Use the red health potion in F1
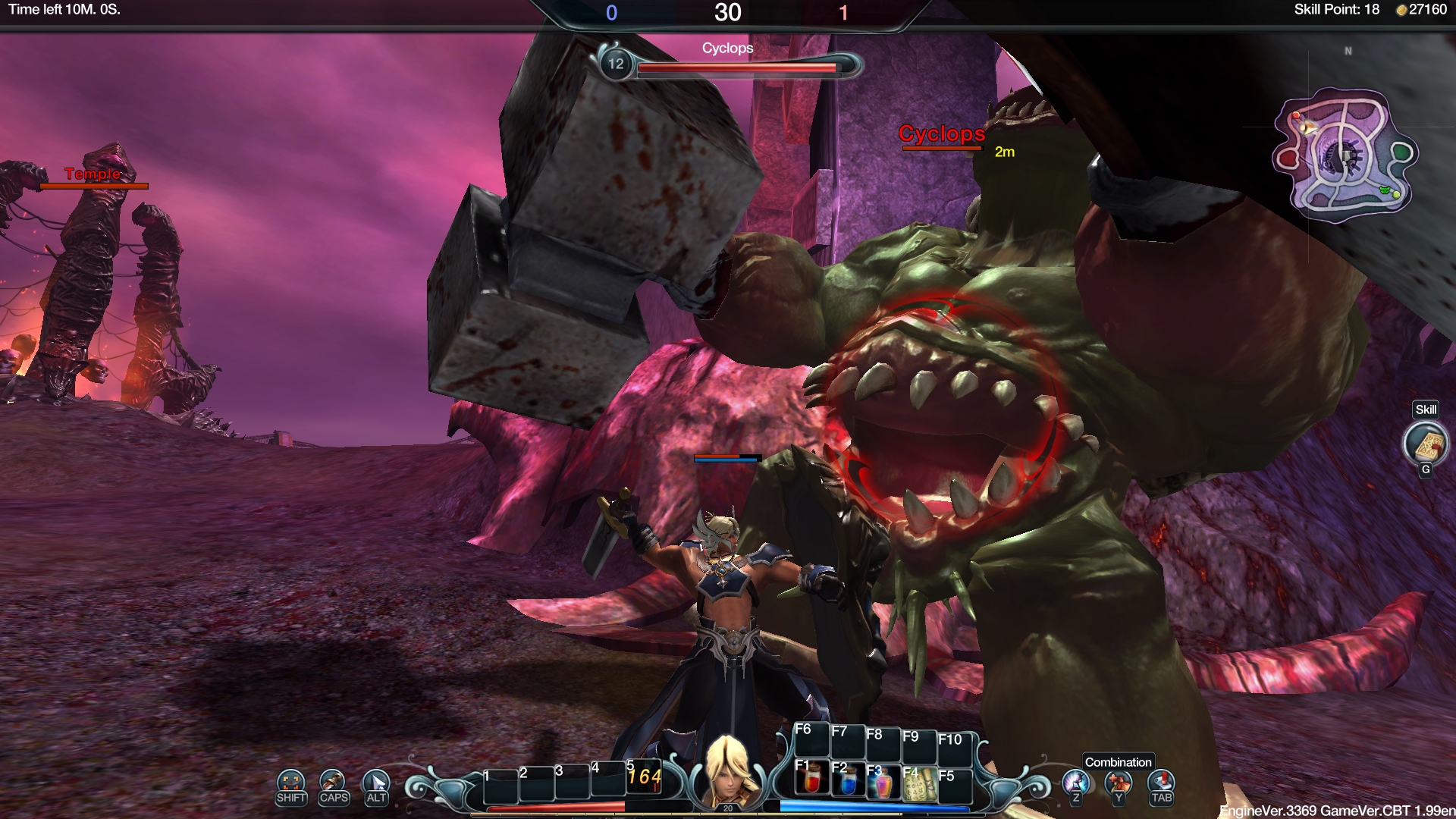The image size is (1456, 819). 811,781
